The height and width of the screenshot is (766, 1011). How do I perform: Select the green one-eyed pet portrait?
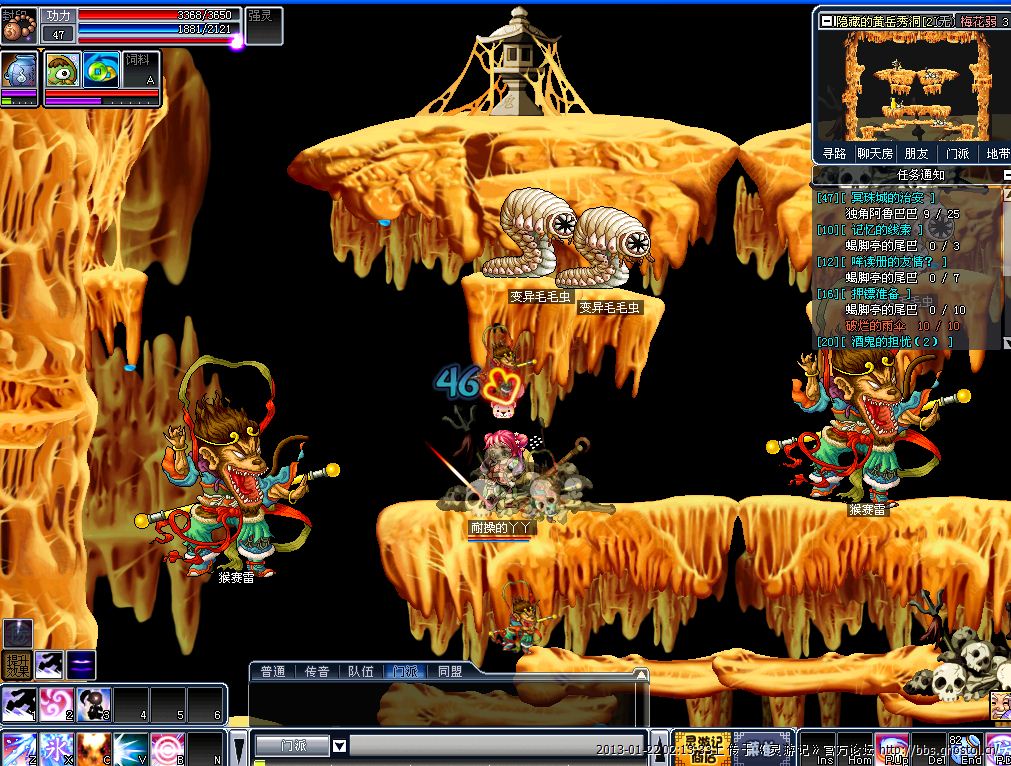click(63, 69)
